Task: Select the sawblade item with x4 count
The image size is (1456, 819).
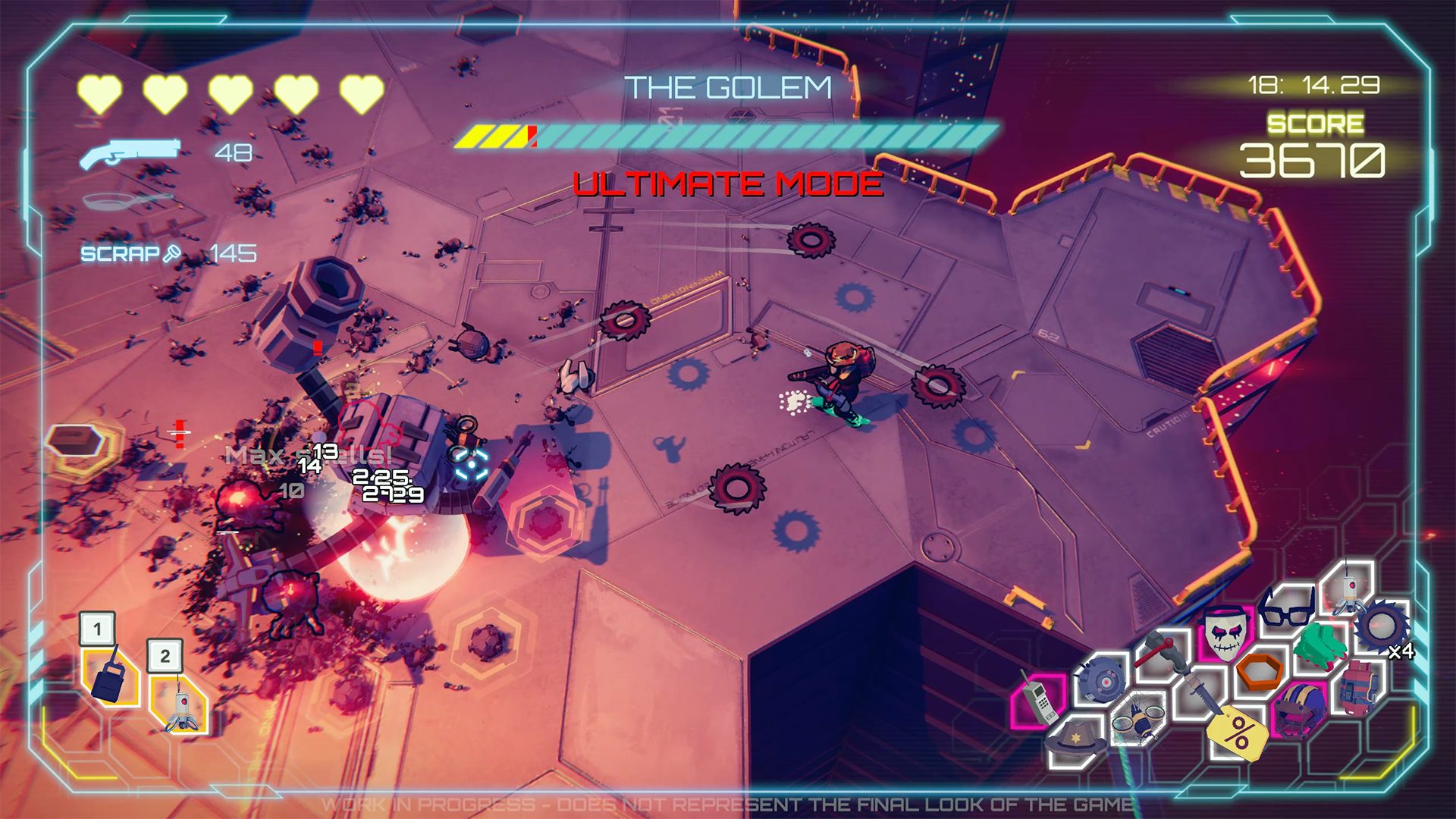Action: click(x=1382, y=626)
